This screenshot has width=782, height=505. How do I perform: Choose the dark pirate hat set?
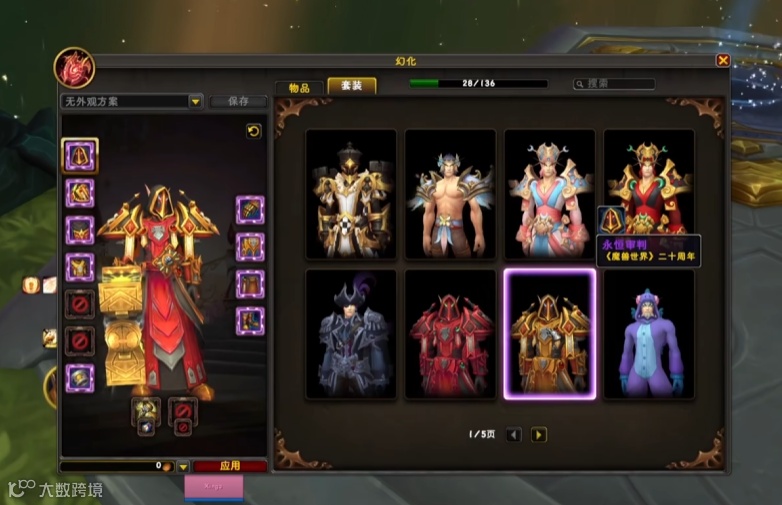351,334
